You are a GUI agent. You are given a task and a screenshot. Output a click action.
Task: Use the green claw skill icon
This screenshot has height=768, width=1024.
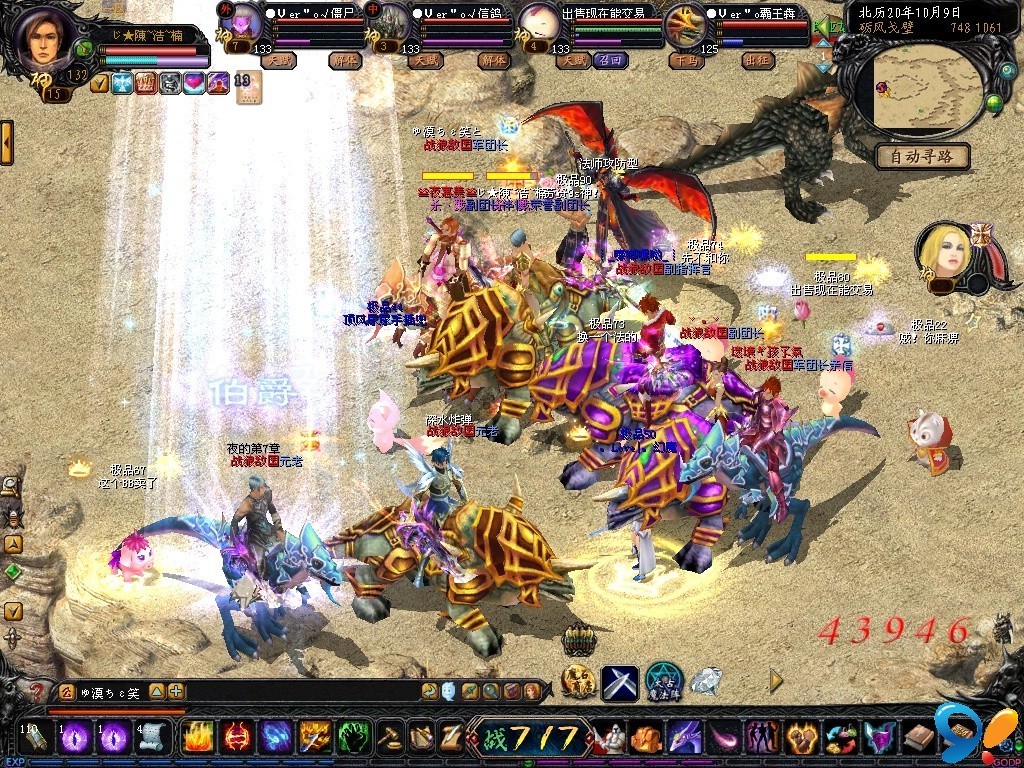click(x=353, y=738)
